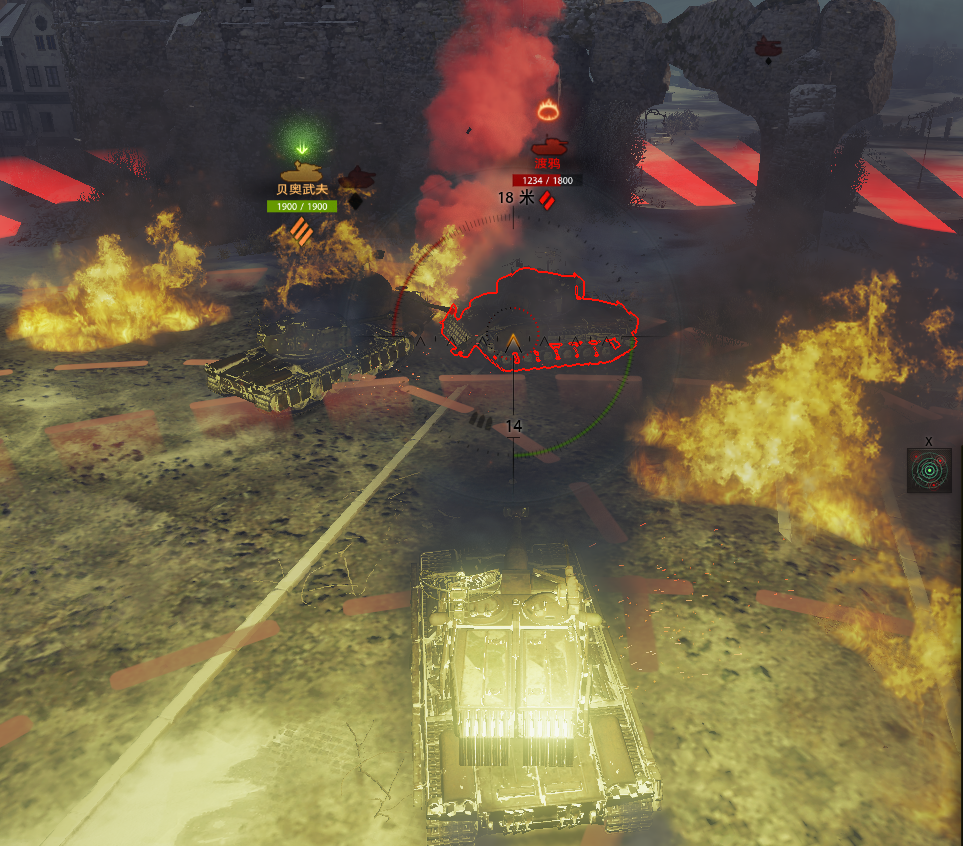Activate the radar scan ability icon
The width and height of the screenshot is (963, 846).
point(929,470)
